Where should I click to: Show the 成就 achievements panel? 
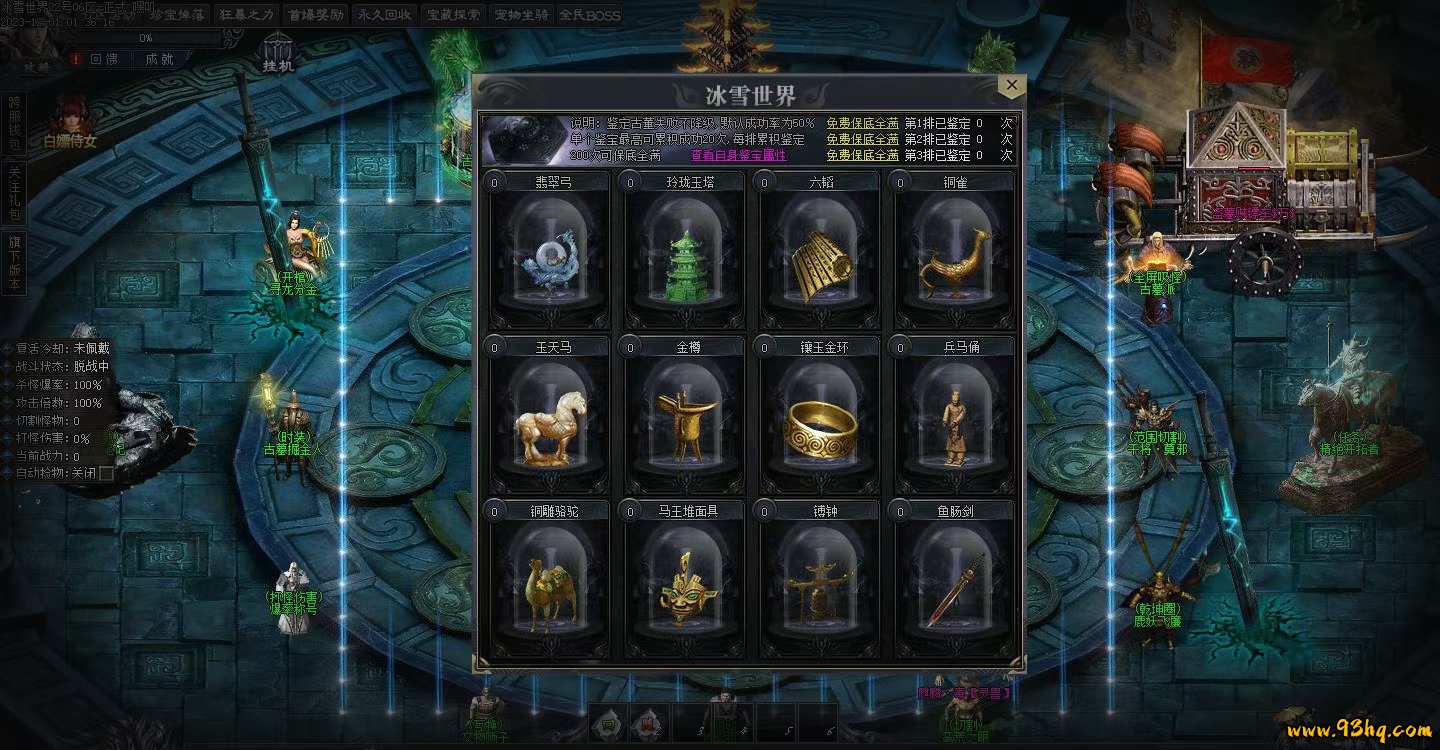click(160, 59)
